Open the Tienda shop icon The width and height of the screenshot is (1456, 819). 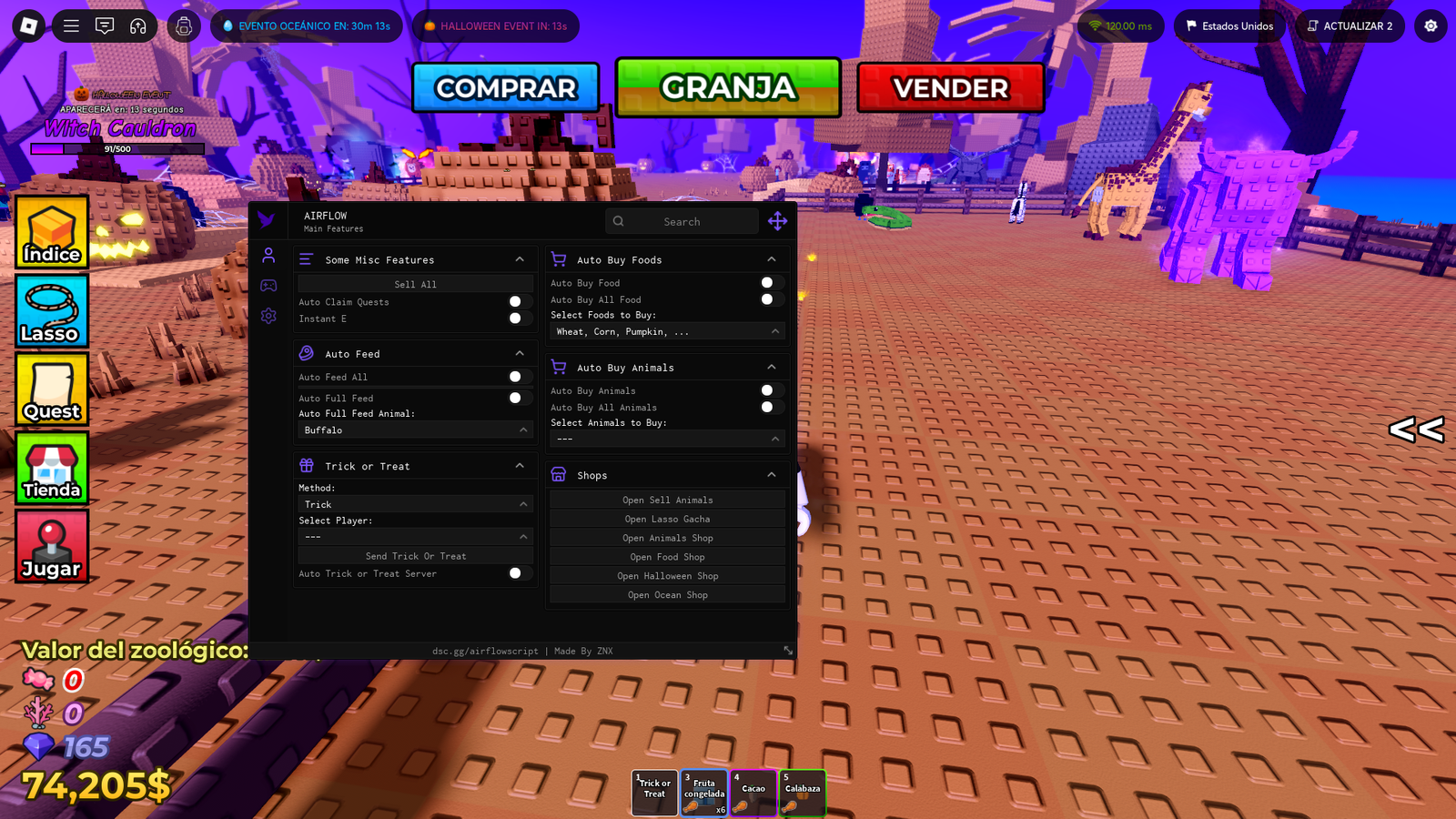(51, 469)
